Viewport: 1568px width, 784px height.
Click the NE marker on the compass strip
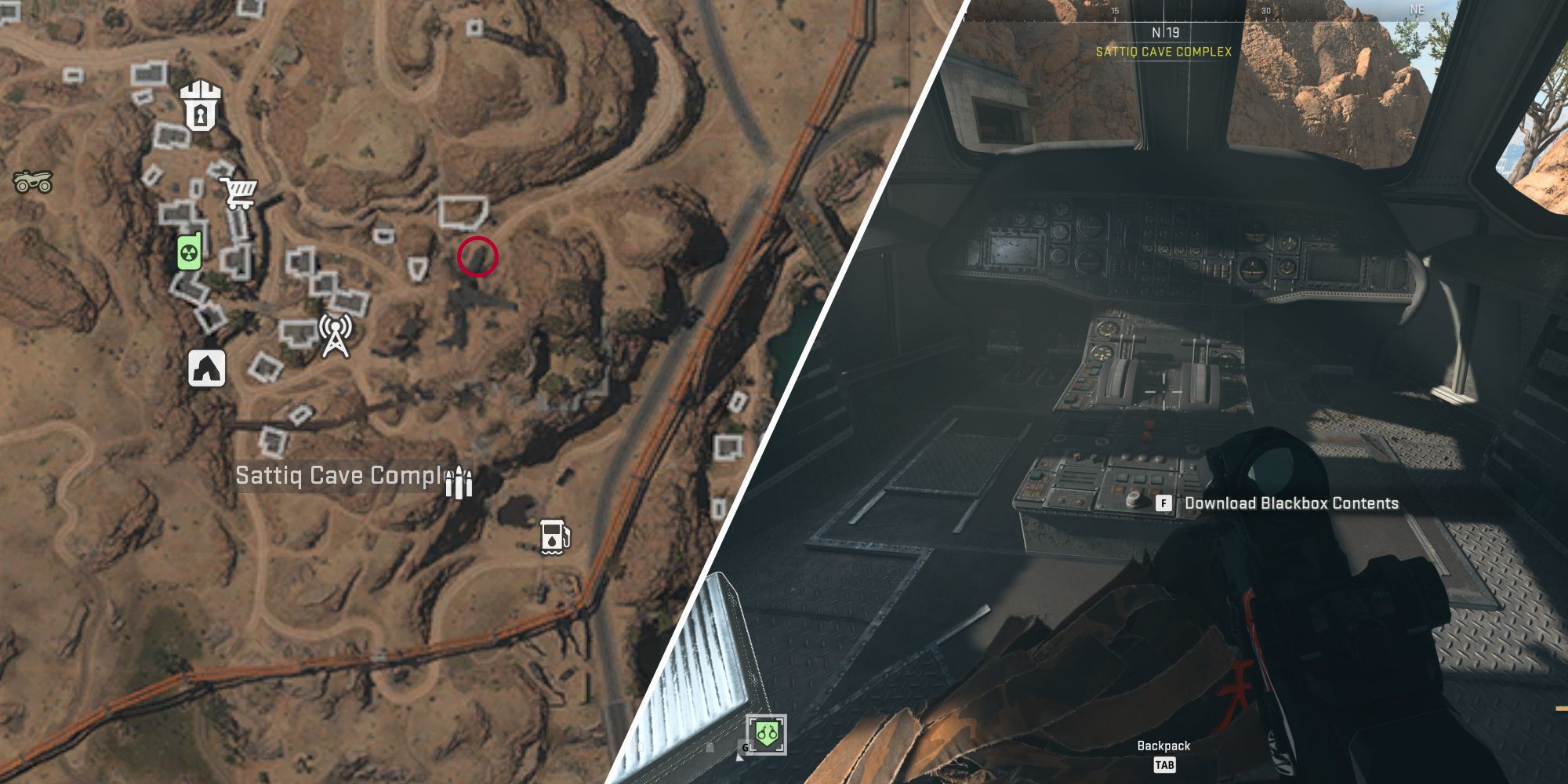(1417, 8)
